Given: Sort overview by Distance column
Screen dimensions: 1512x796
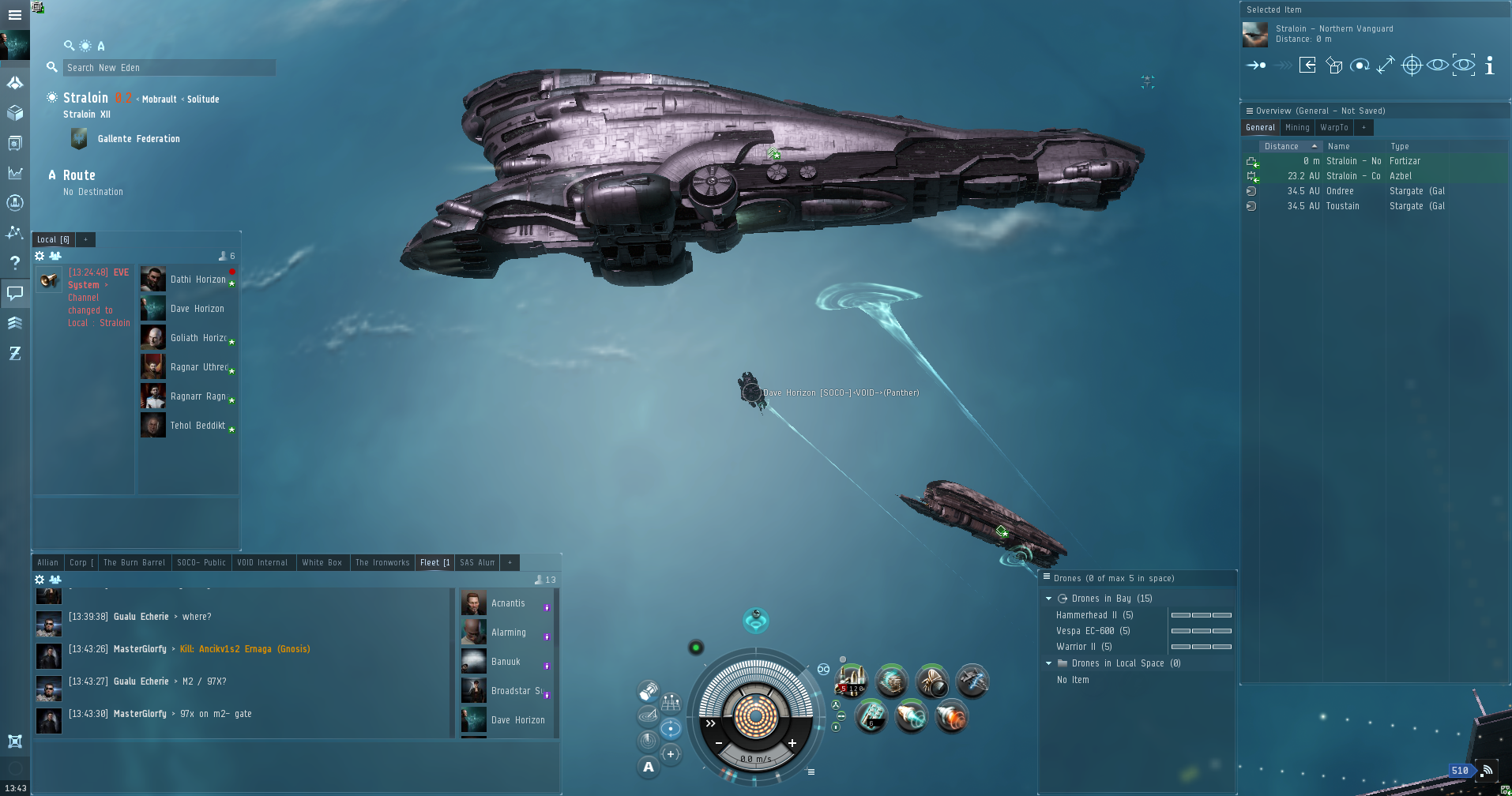Looking at the screenshot, I should [x=1281, y=146].
